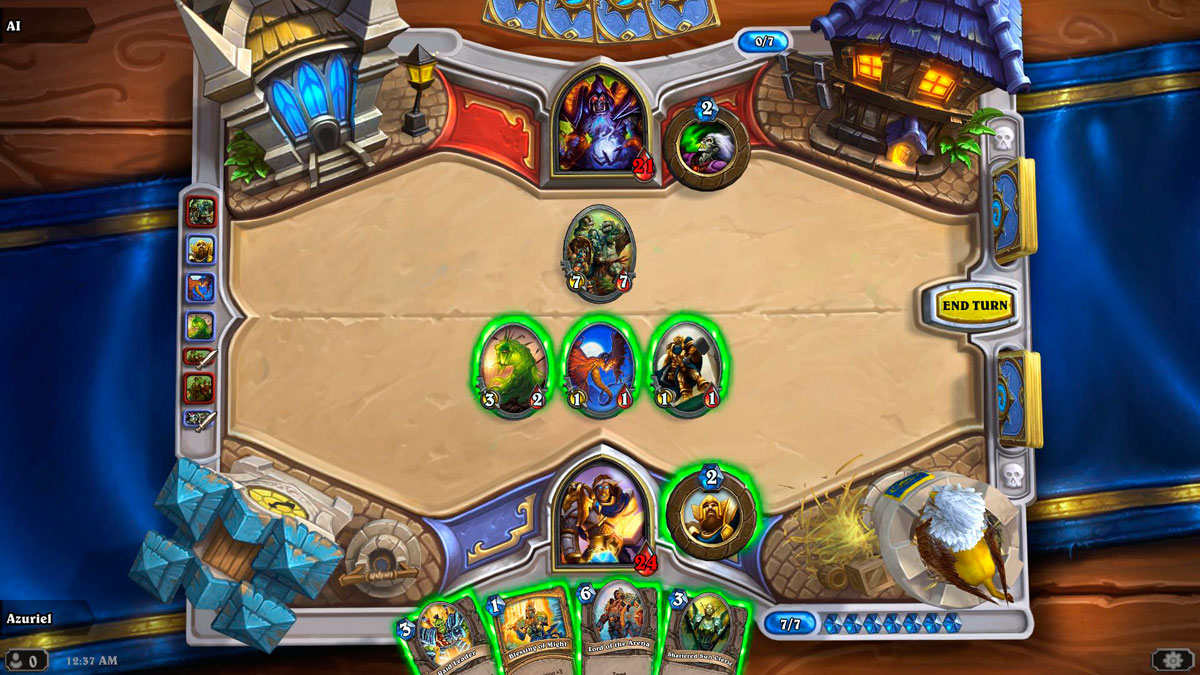Open the friends list button

point(25,660)
